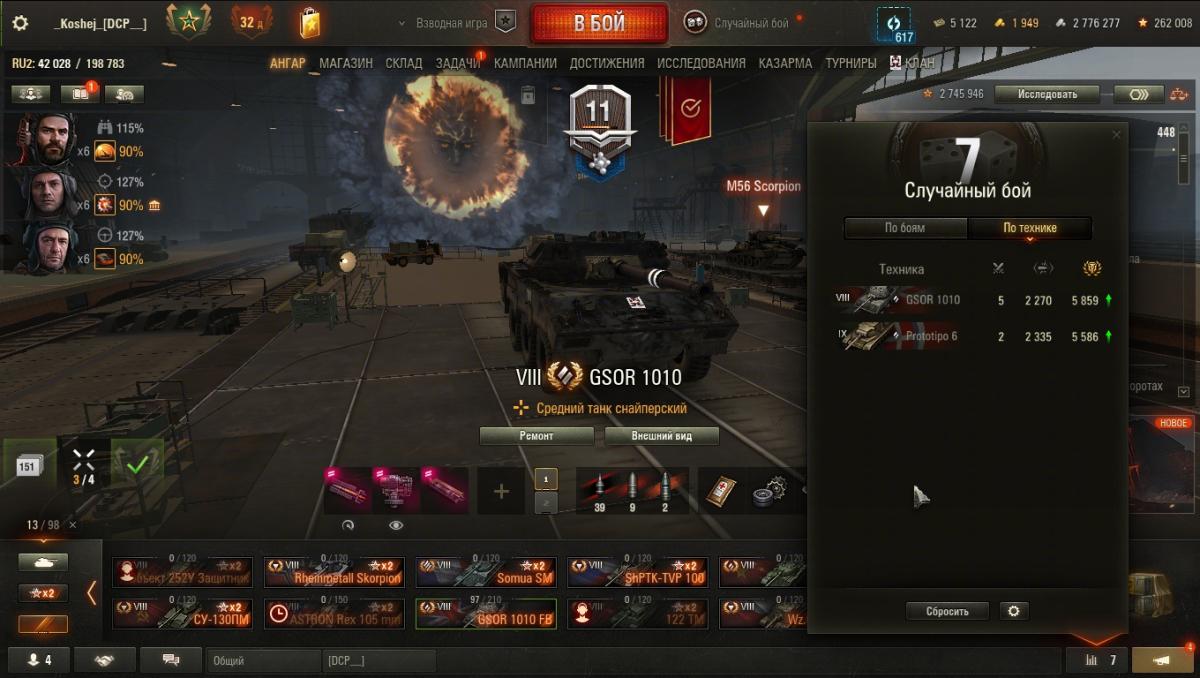This screenshot has height=678, width=1200.
Task: Open the Случайный бой mode selector
Action: coord(739,23)
